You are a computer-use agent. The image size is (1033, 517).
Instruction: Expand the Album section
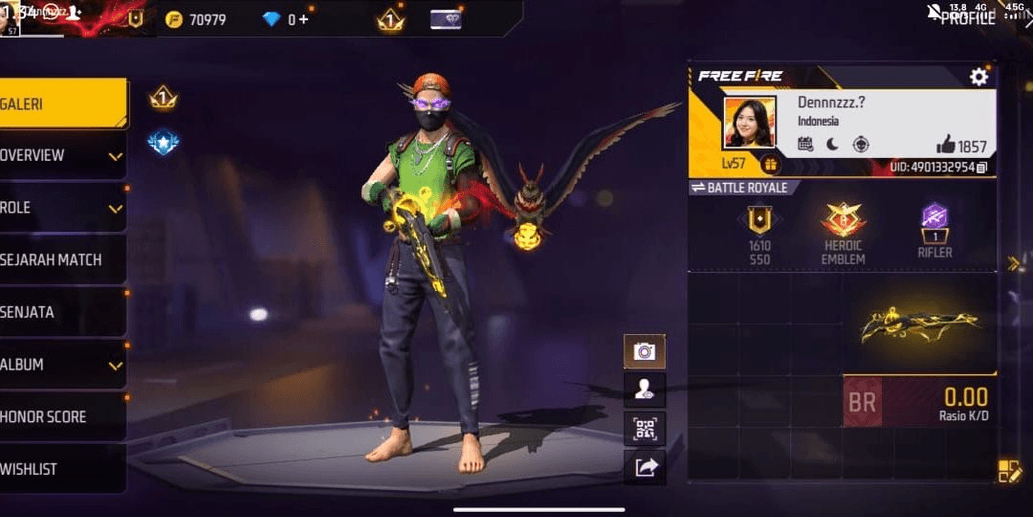[x=62, y=365]
